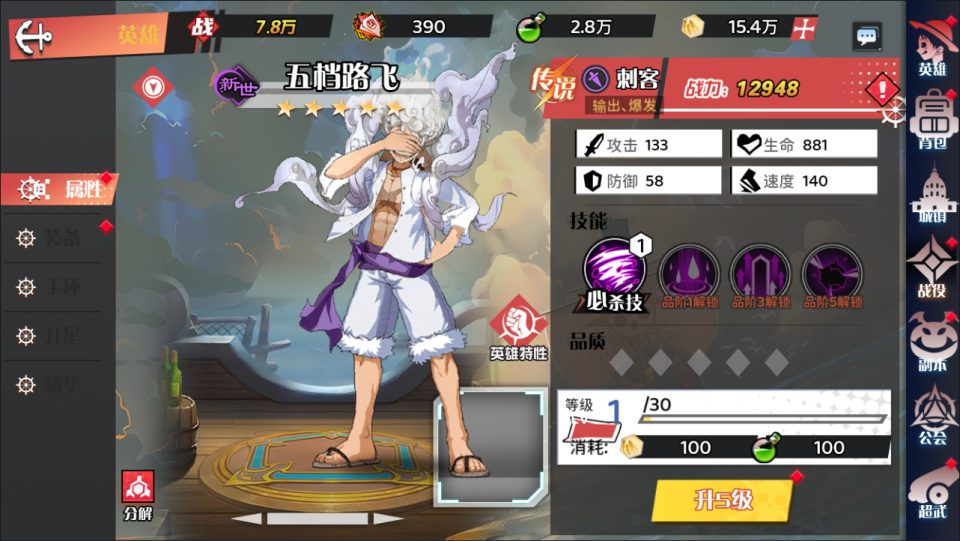Switch to the 属性 attributes tab
Image resolution: width=960 pixels, height=541 pixels.
61,189
